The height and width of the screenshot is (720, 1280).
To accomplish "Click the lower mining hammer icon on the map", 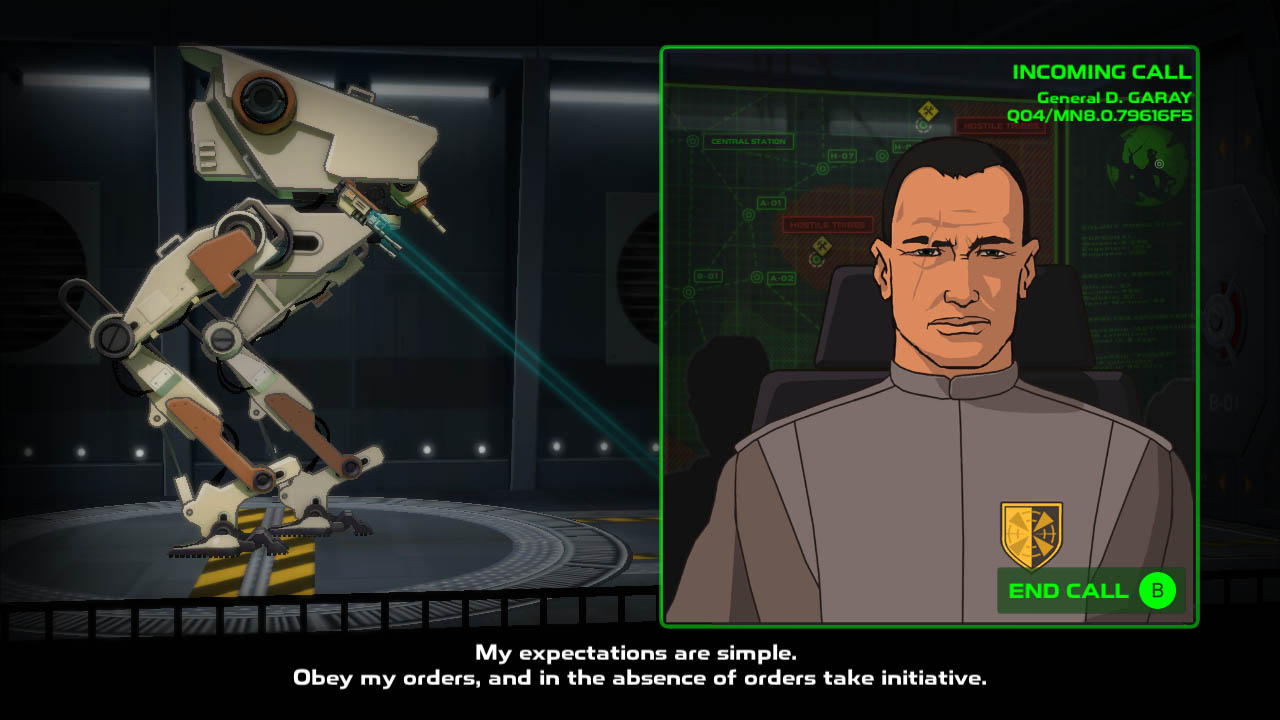I will (x=821, y=245).
